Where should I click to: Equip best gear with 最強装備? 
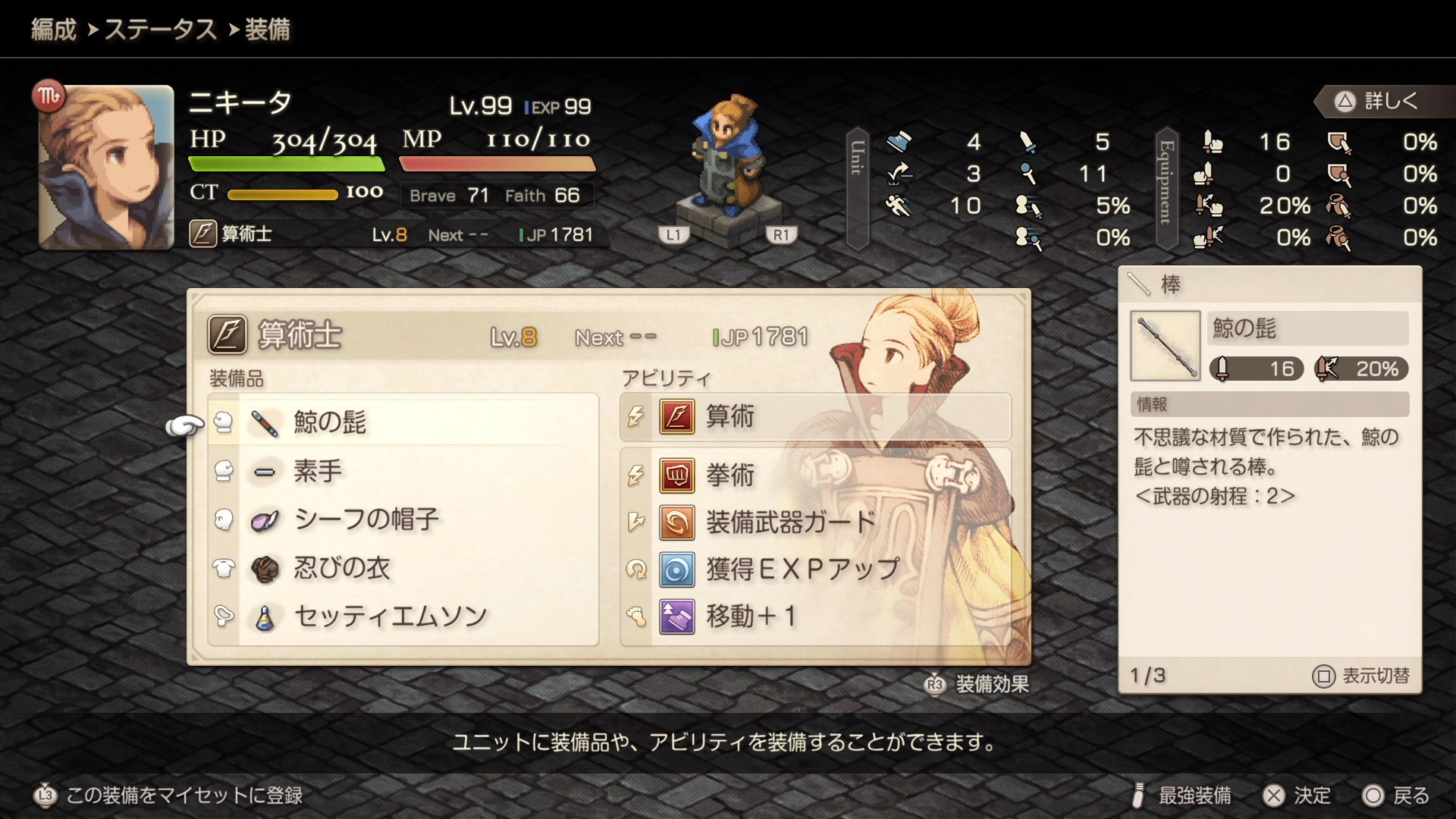click(1181, 795)
